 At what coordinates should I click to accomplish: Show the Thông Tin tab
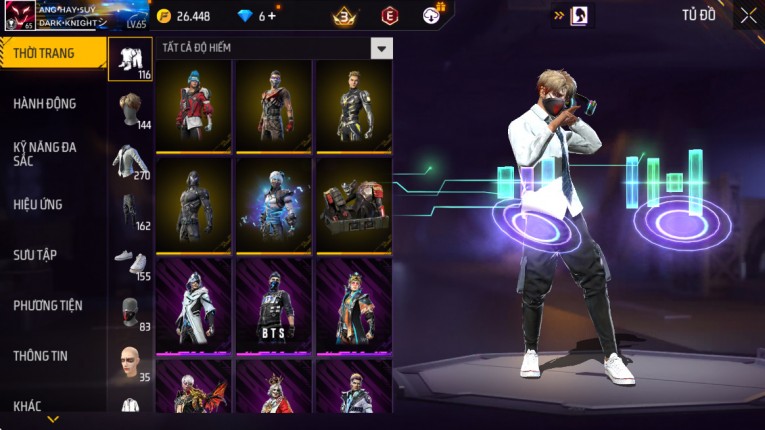tap(40, 355)
